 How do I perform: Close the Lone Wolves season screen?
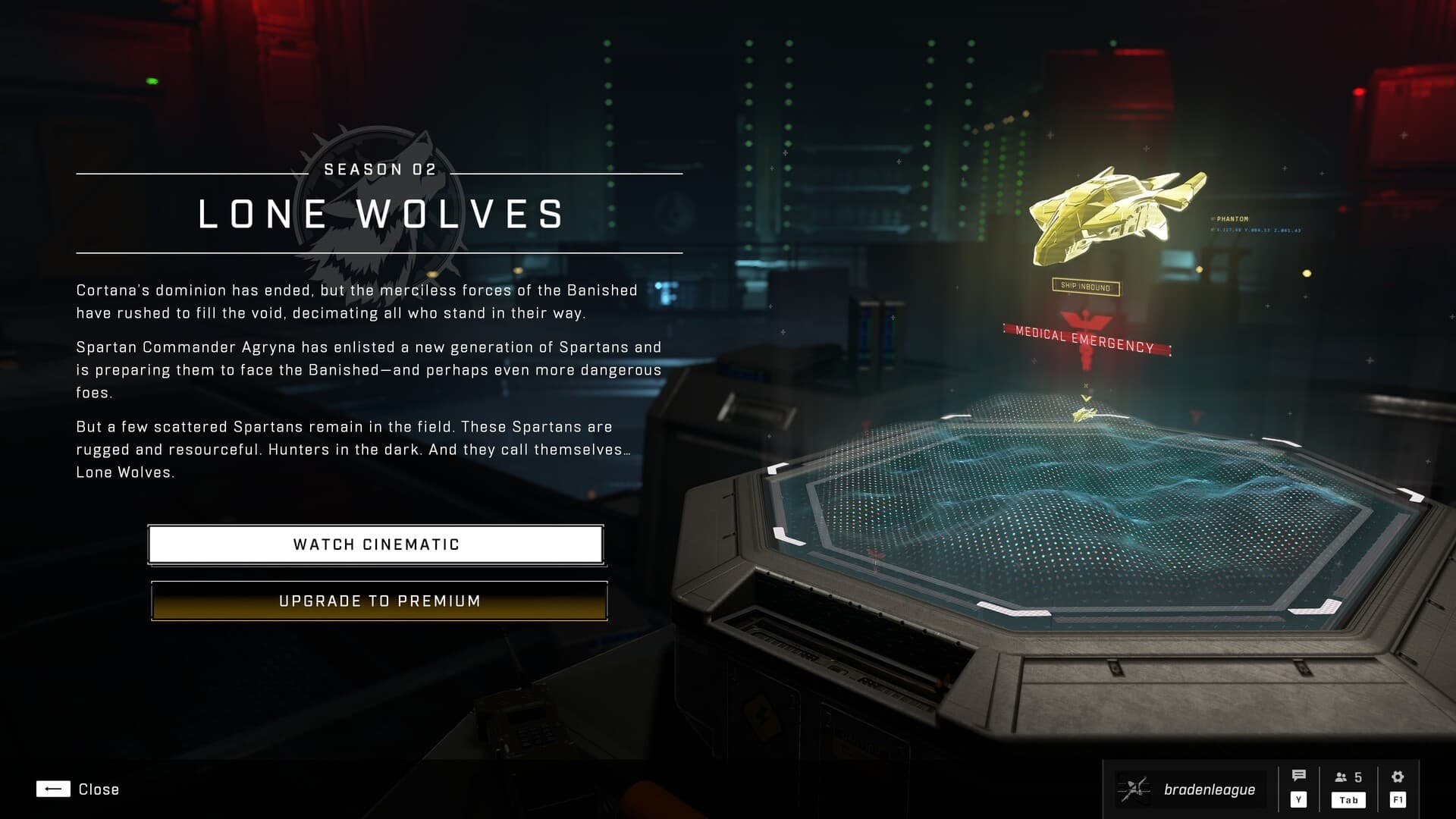tap(77, 789)
